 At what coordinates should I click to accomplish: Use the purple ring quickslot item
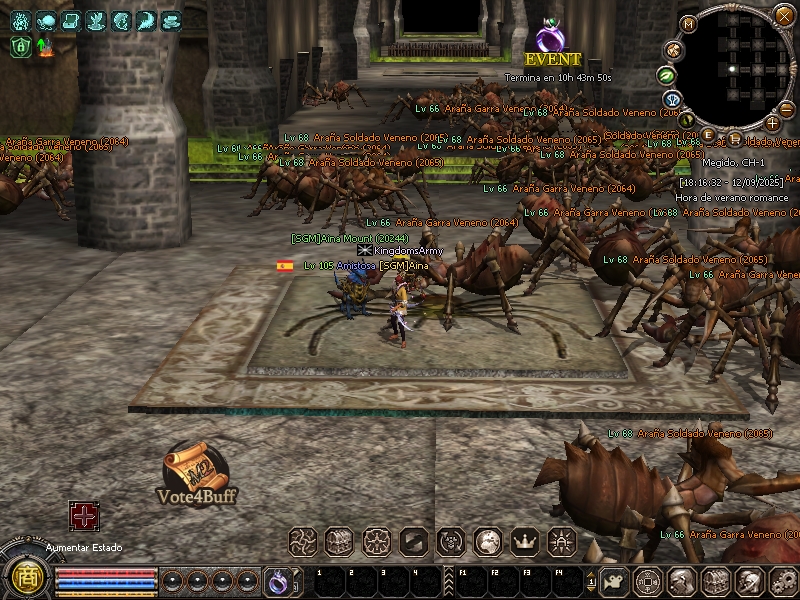[277, 580]
